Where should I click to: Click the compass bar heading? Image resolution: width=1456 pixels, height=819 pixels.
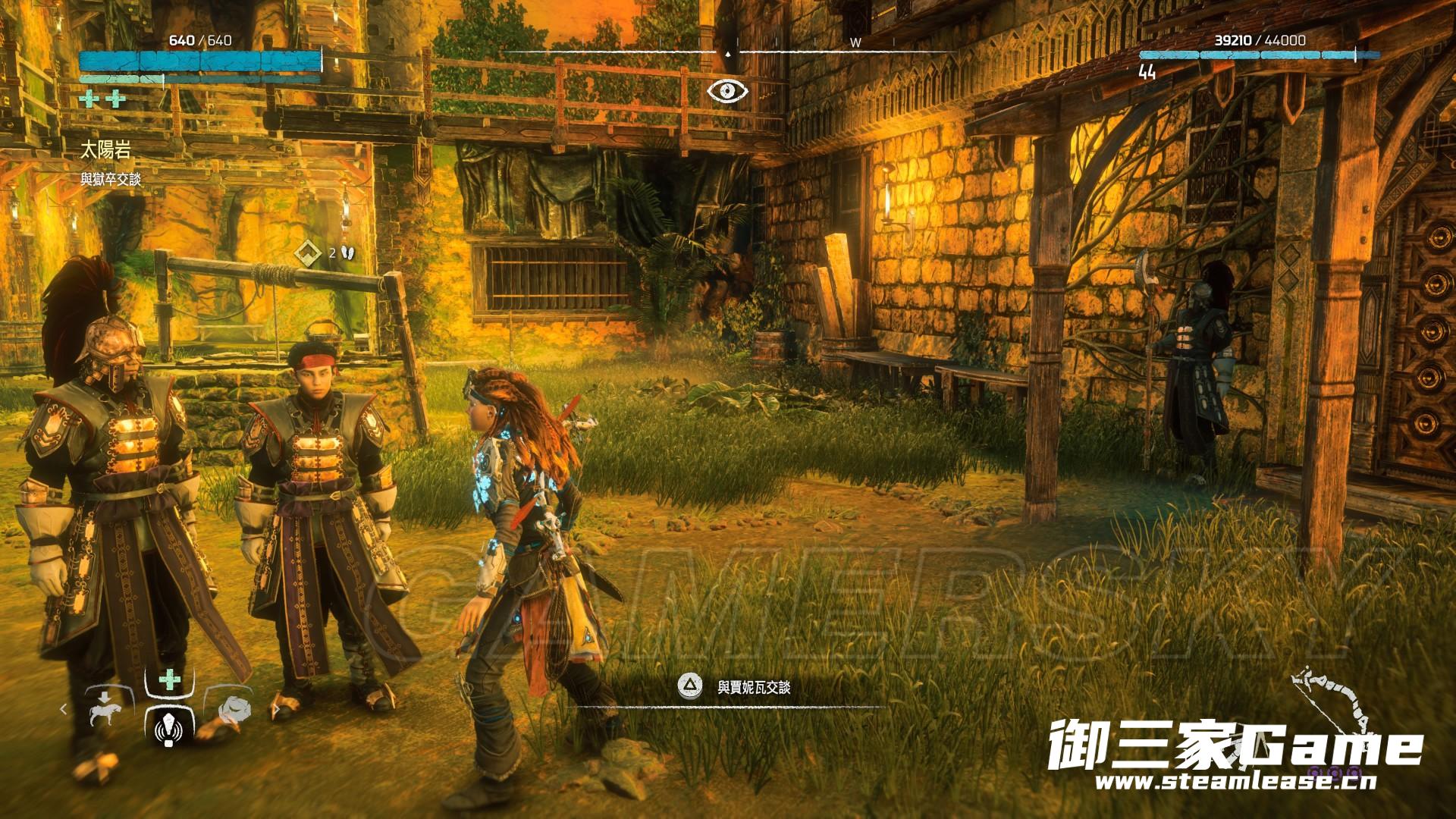[728, 52]
